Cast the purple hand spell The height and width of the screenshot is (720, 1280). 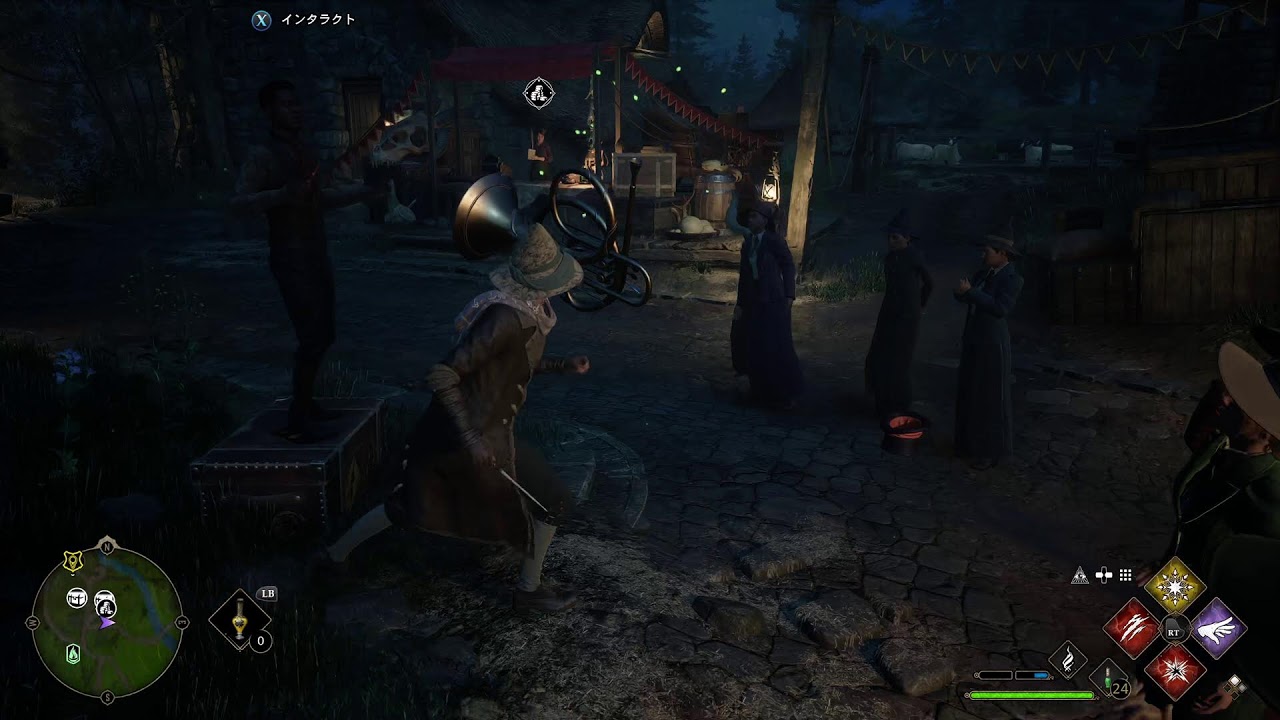[x=1218, y=630]
